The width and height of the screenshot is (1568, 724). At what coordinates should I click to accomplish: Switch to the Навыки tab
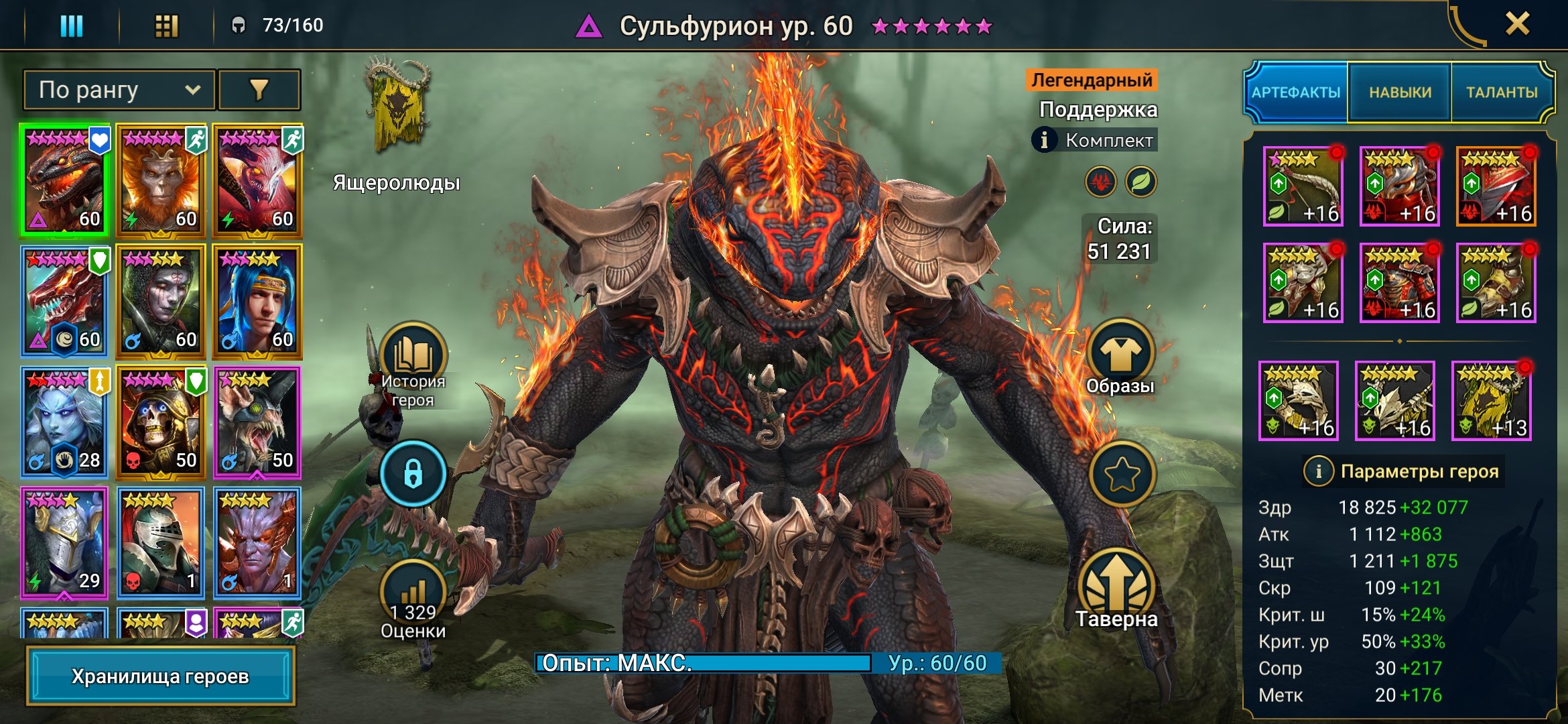1400,93
